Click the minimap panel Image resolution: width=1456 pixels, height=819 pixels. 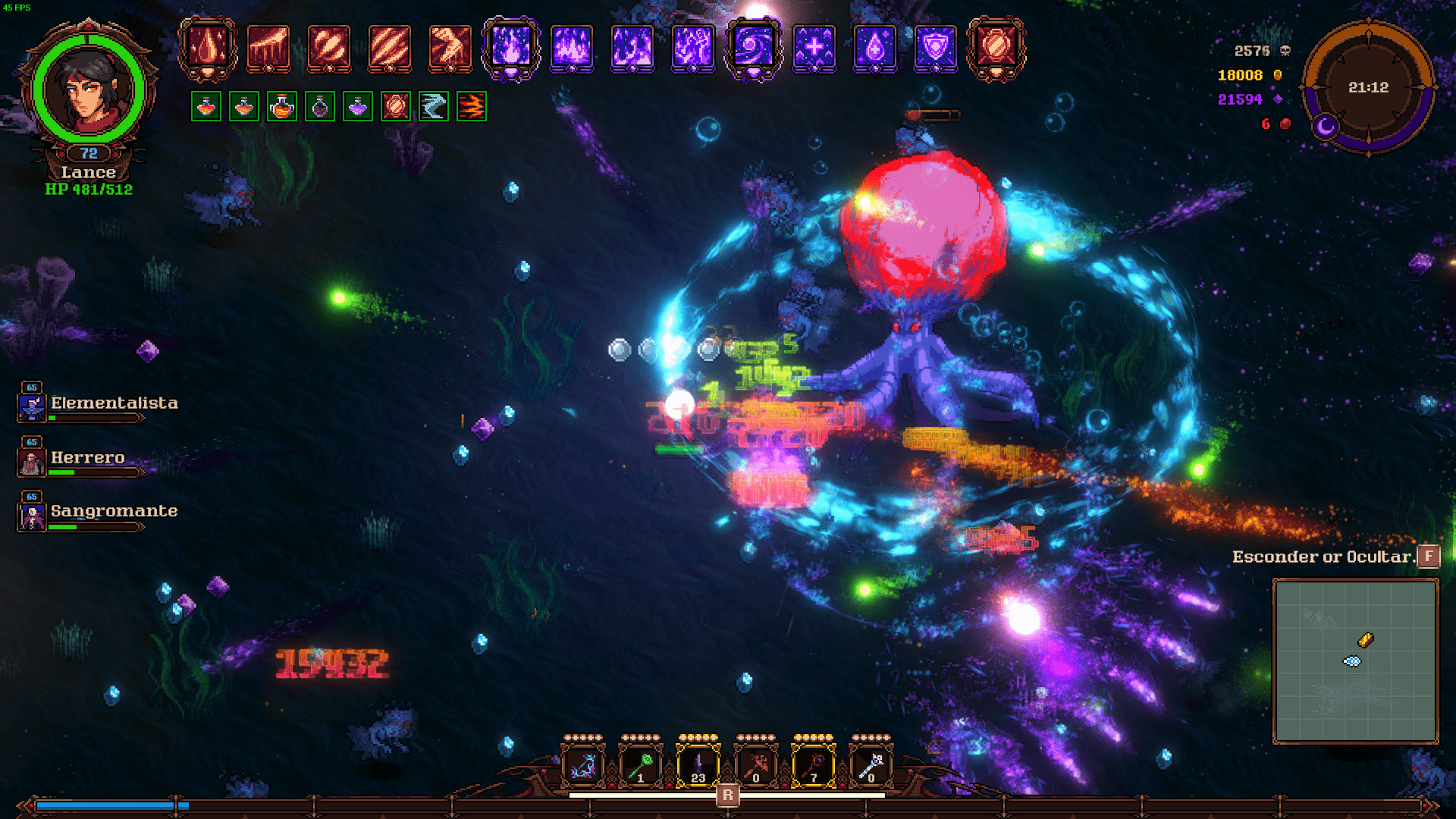tap(1355, 661)
